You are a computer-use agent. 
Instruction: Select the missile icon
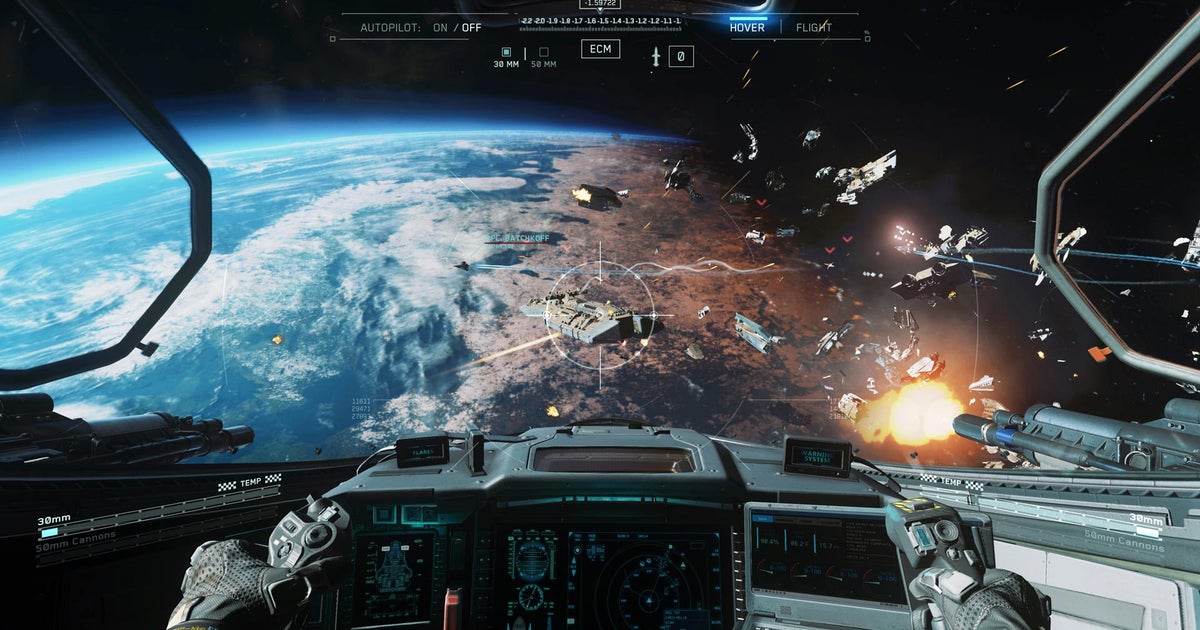(656, 57)
